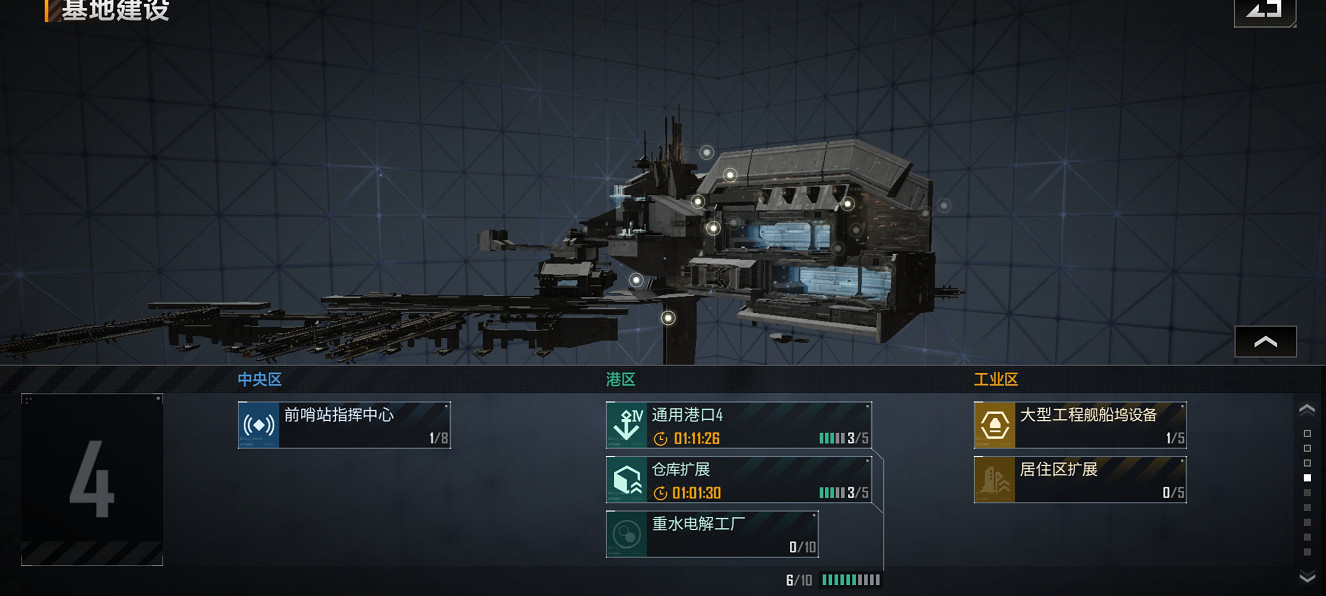Choose the 仓库扩展 building entry
Image resolution: width=1326 pixels, height=596 pixels.
tap(738, 480)
